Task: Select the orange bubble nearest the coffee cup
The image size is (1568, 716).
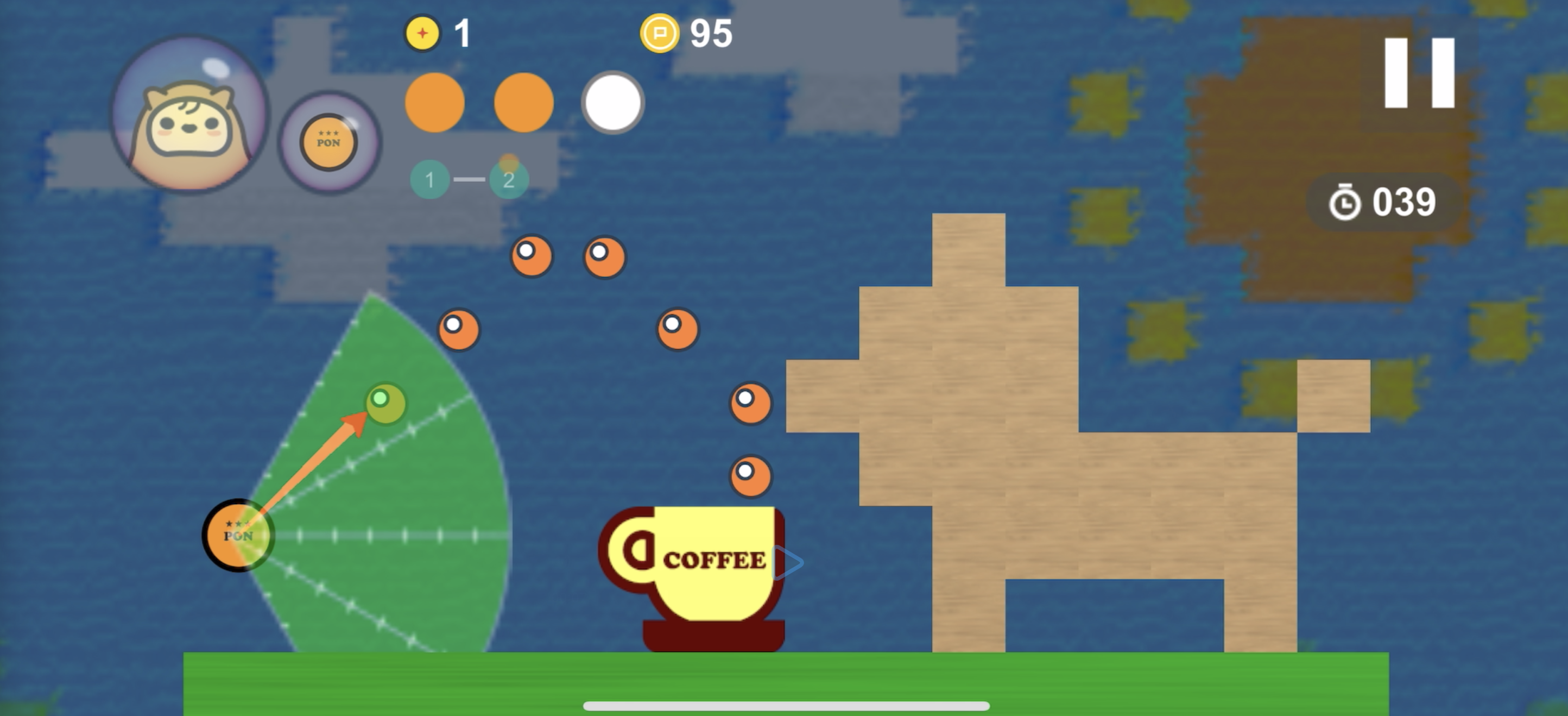Action: [750, 475]
